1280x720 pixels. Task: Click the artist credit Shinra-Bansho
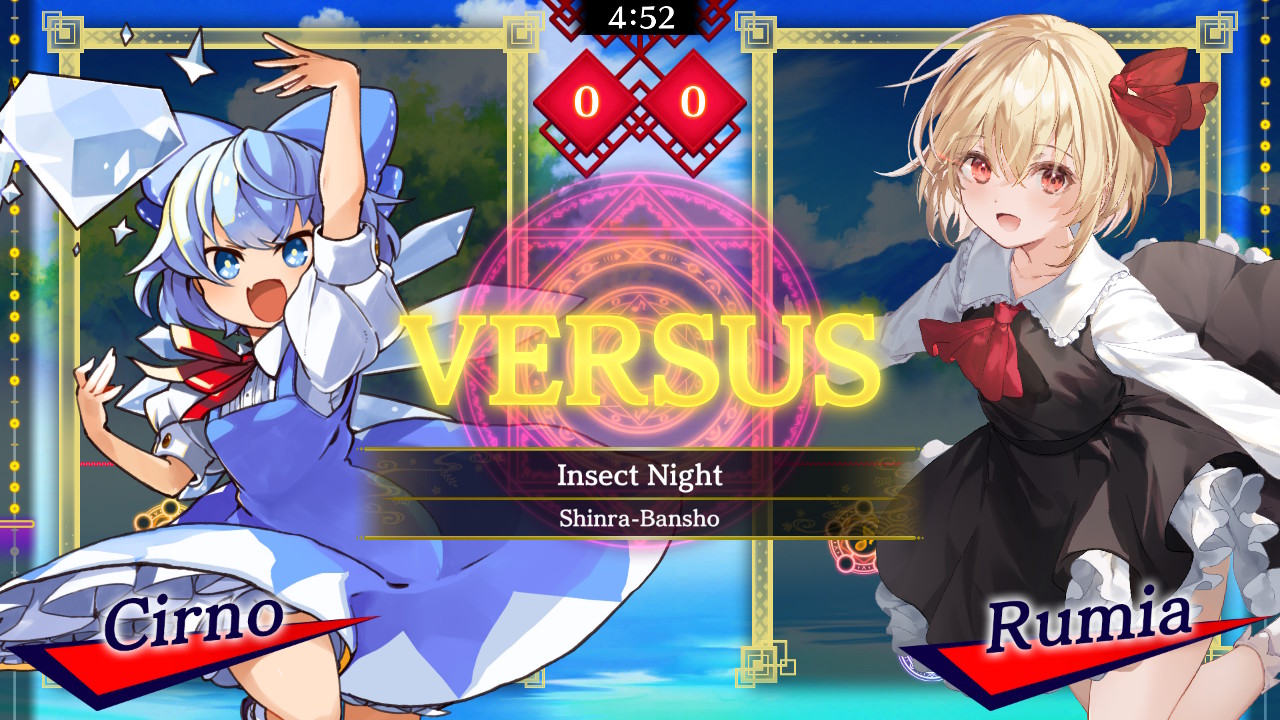coord(640,517)
